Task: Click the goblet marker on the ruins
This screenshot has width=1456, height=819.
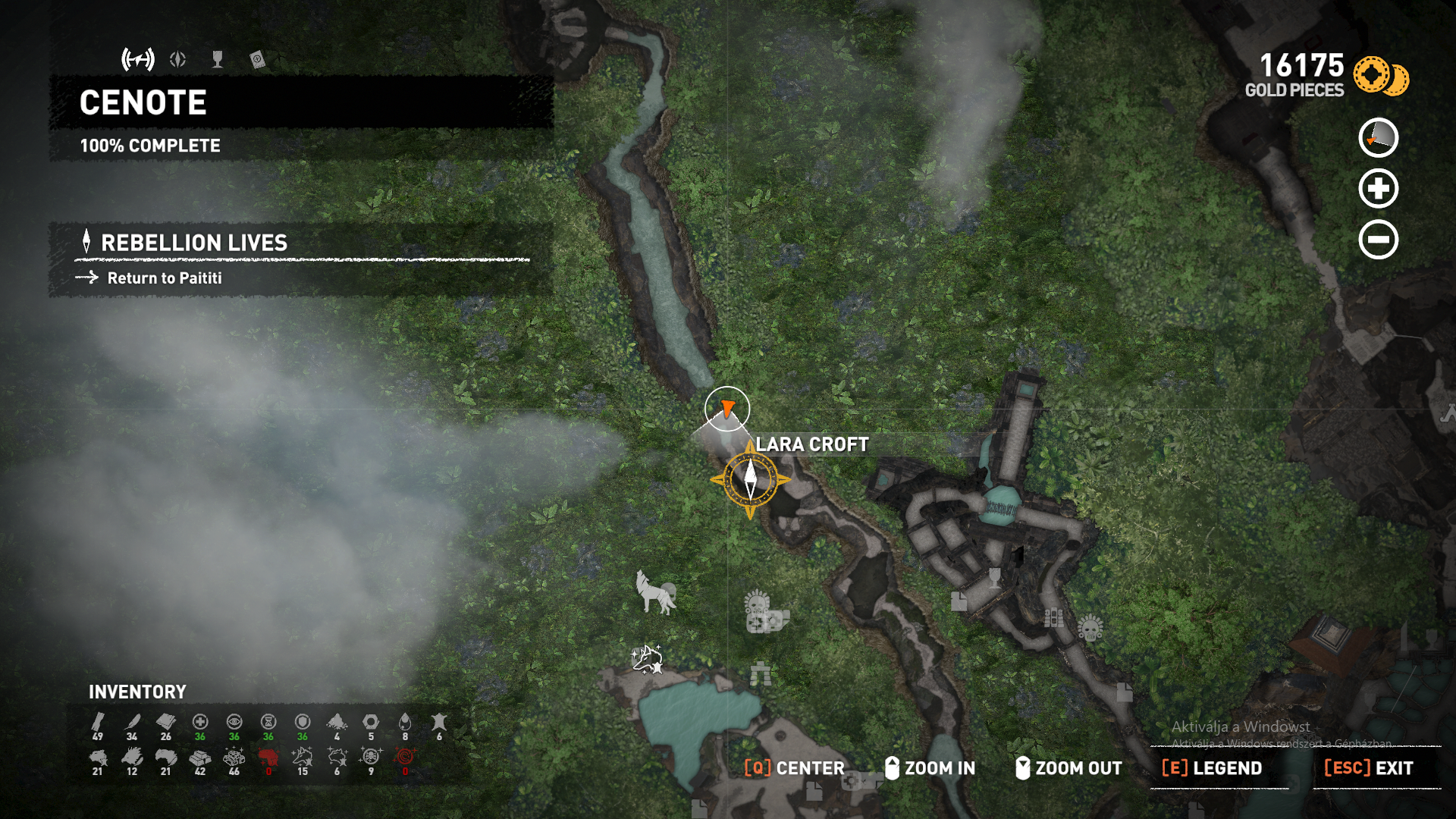Action: point(995,579)
